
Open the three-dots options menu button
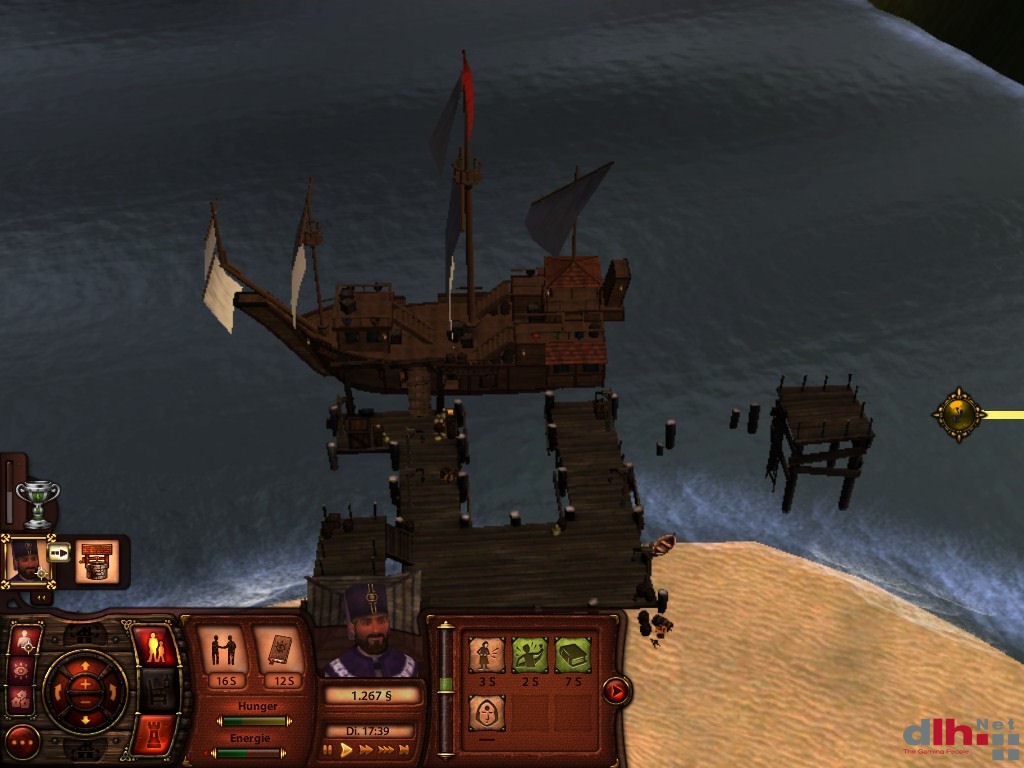click(22, 741)
